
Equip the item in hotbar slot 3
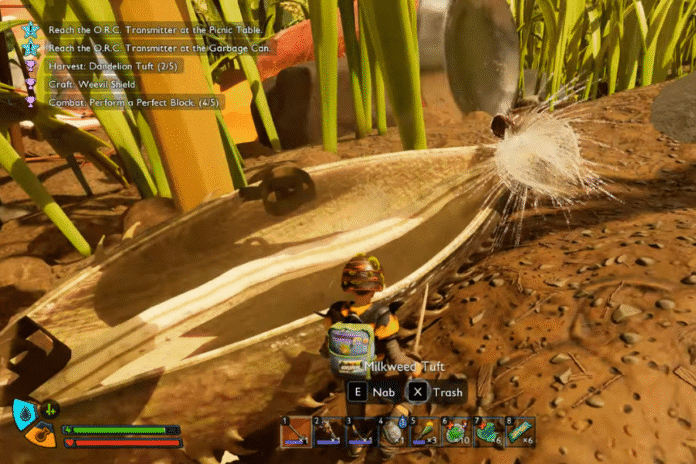click(361, 431)
